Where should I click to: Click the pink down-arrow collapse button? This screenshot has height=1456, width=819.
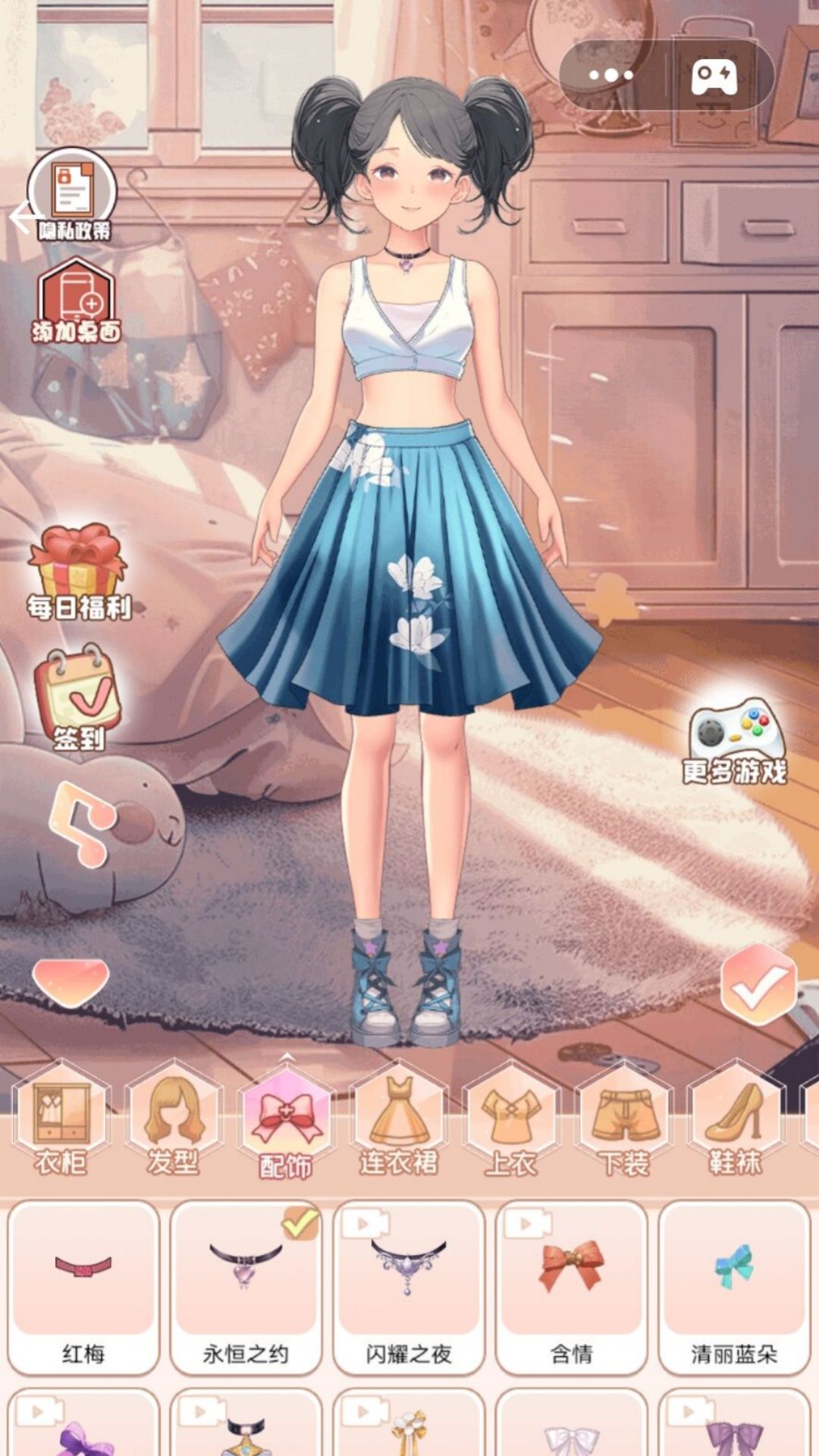point(71,981)
